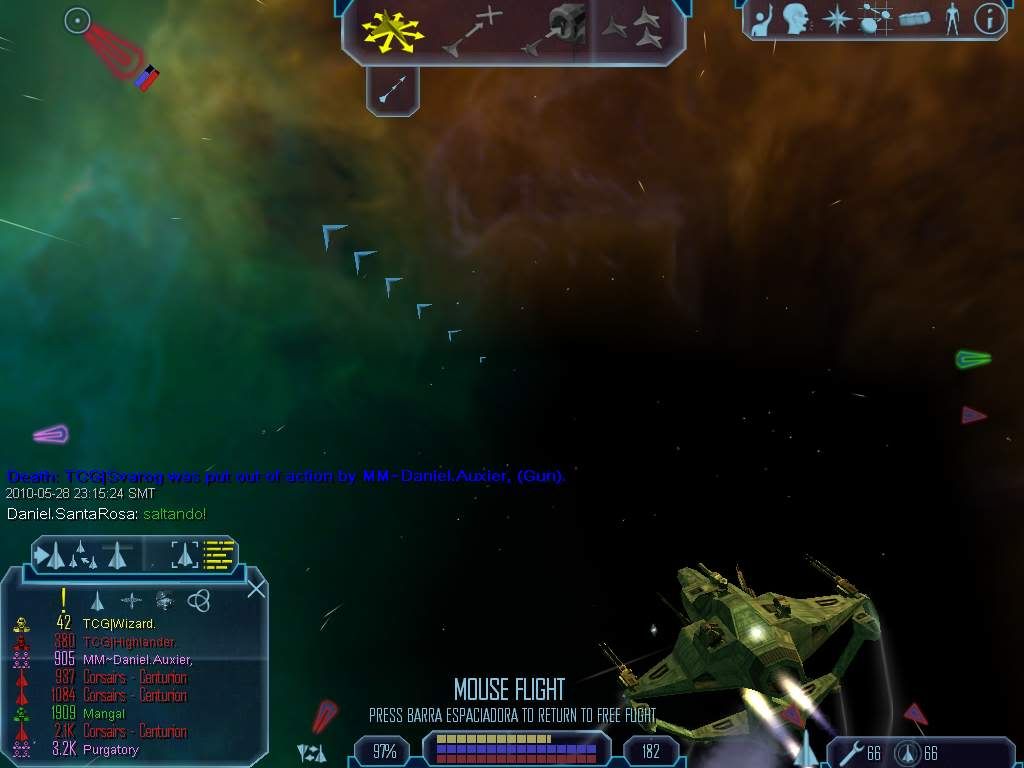Activate the Join Formation three-ships icon
This screenshot has height=768, width=1024.
(x=634, y=31)
